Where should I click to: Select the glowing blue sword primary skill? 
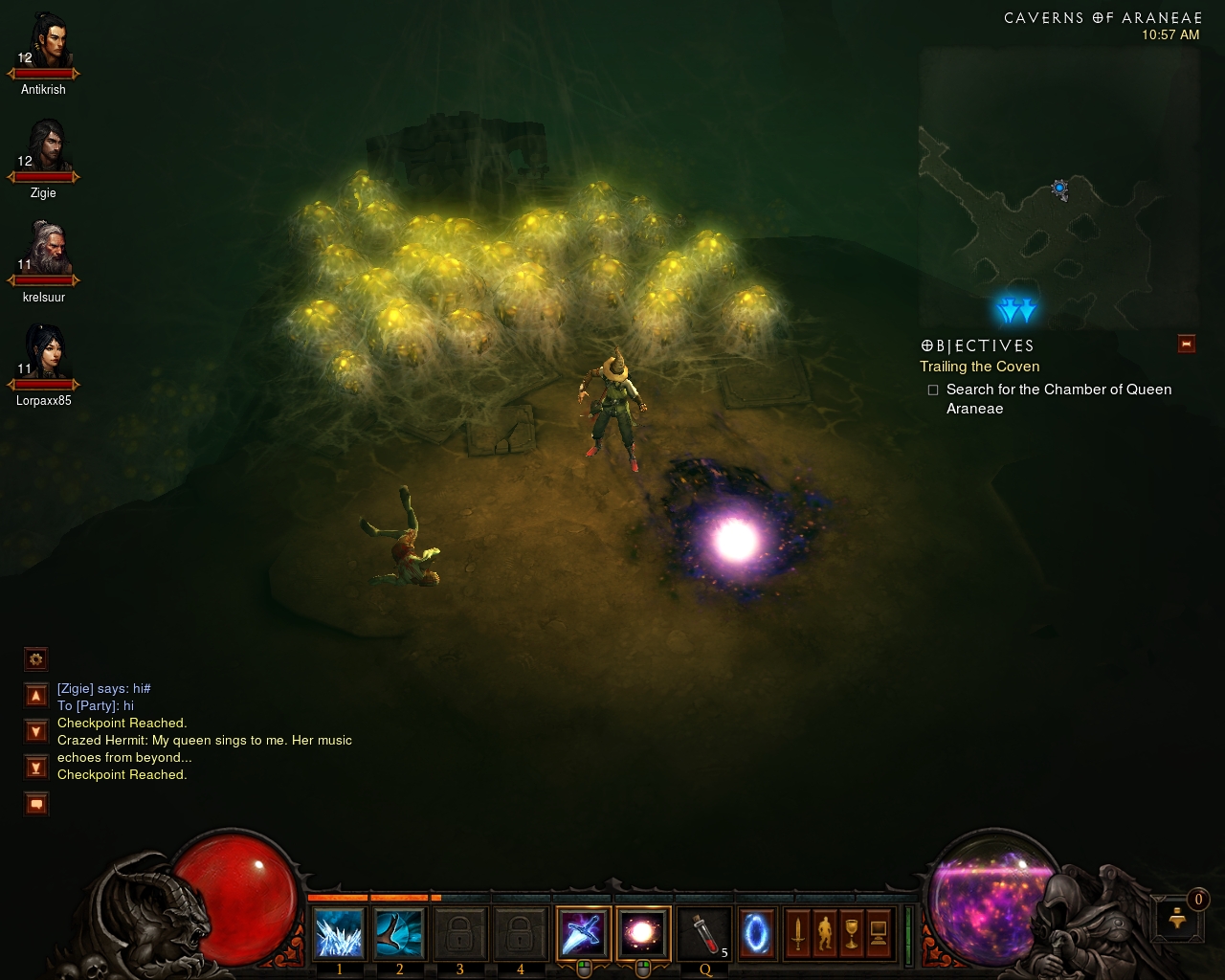(583, 933)
